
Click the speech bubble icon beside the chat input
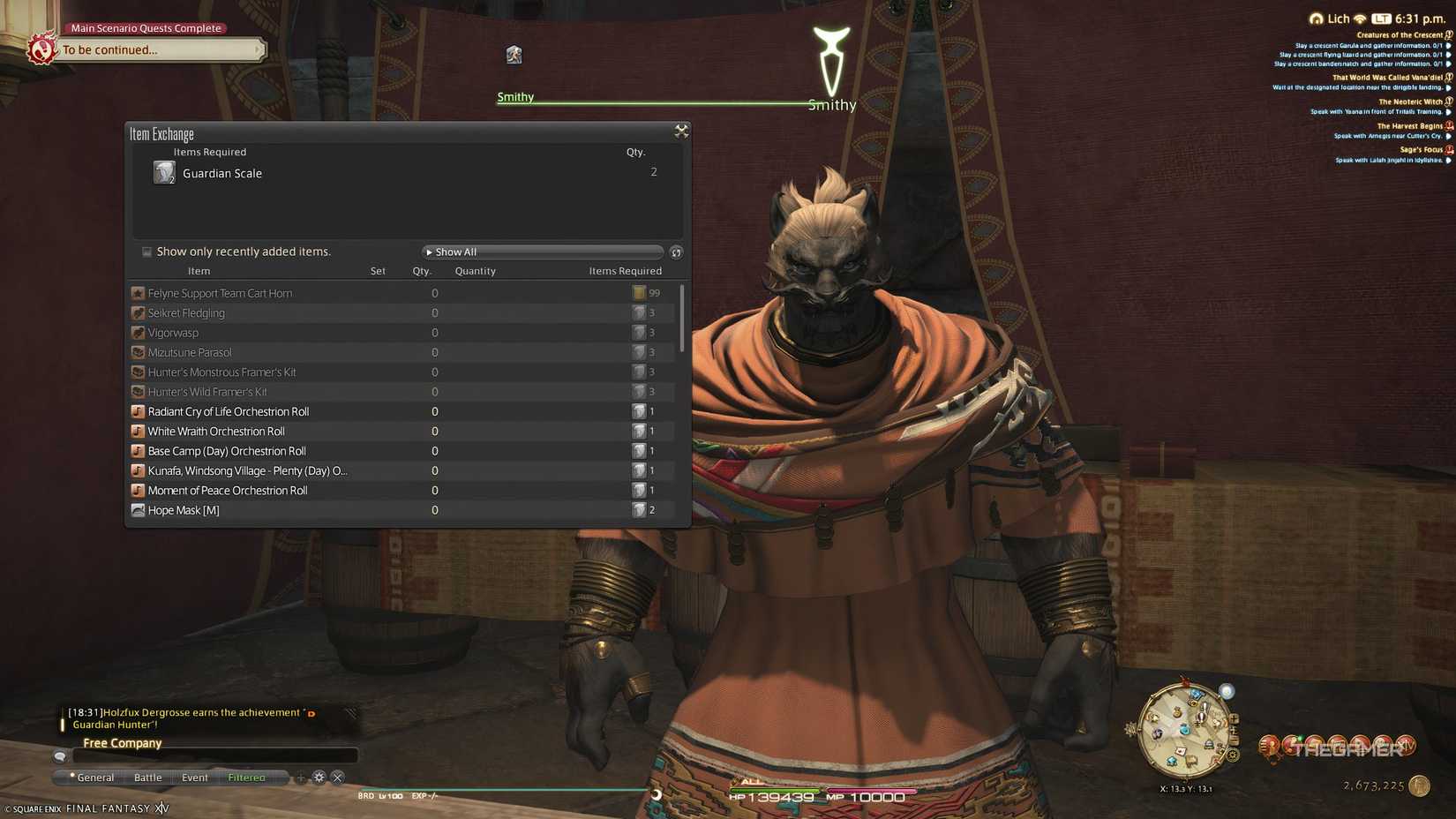click(59, 756)
